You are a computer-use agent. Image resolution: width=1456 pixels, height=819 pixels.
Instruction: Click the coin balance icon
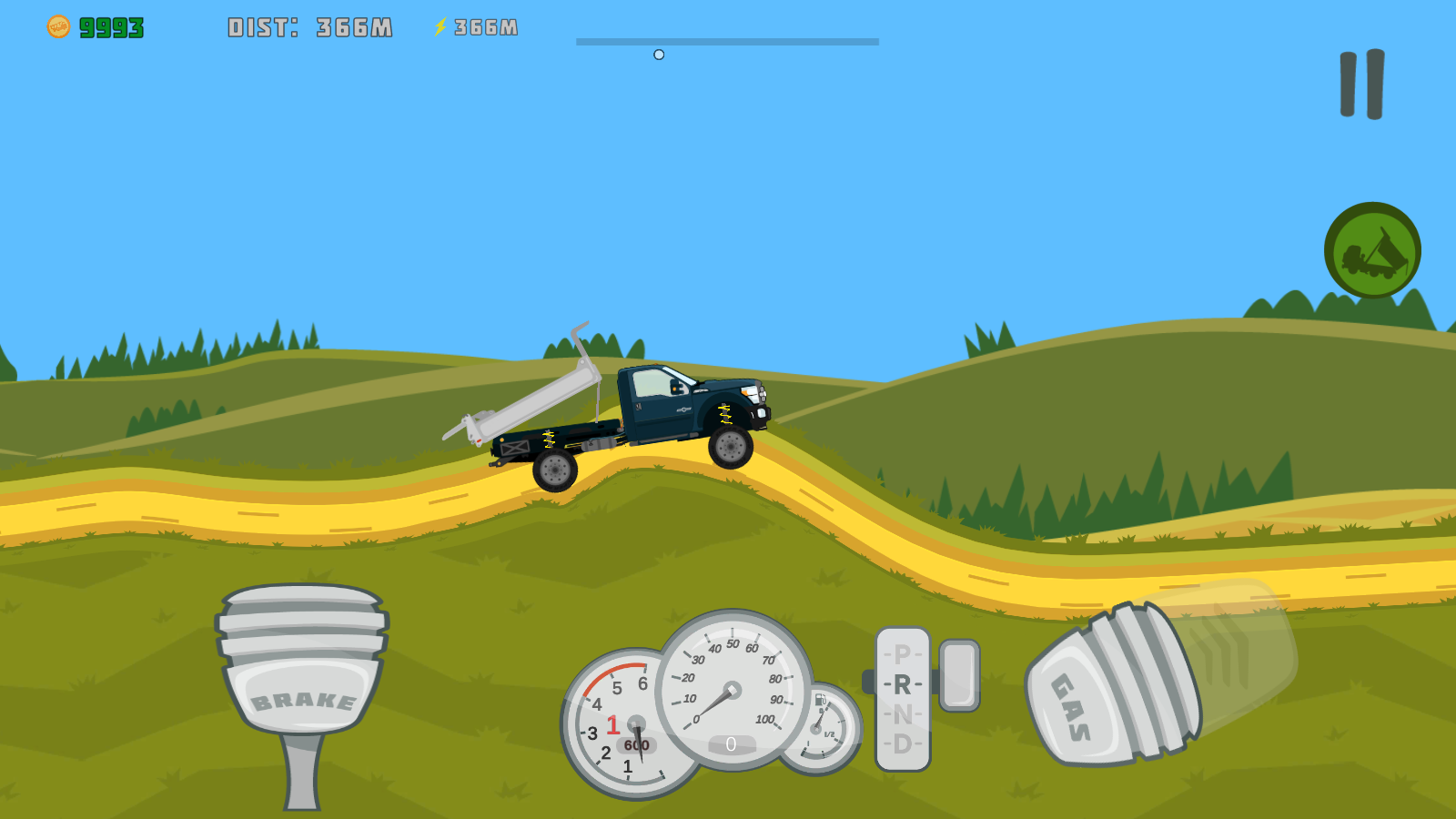point(58,25)
